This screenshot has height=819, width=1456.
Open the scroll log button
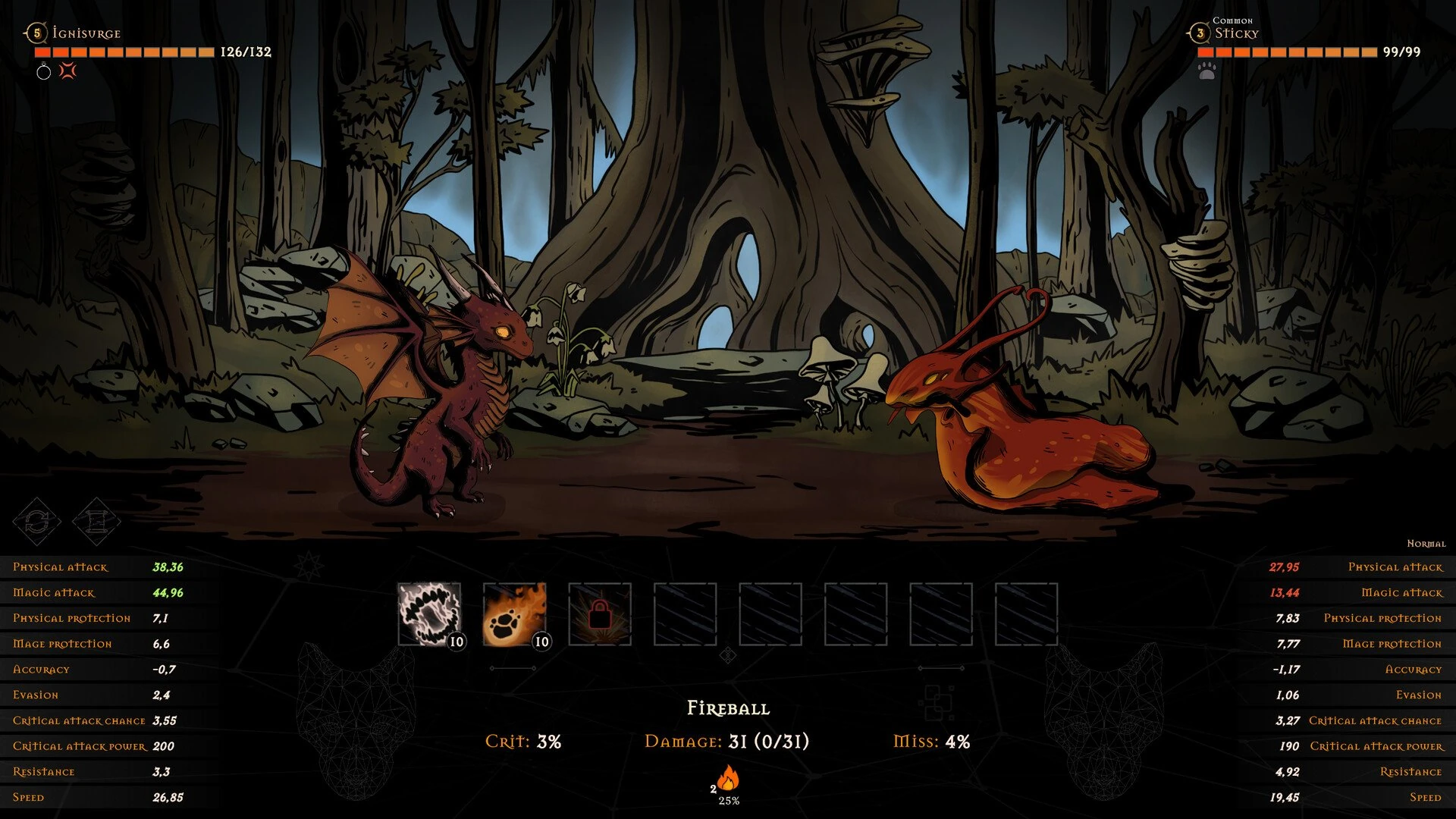tap(96, 521)
